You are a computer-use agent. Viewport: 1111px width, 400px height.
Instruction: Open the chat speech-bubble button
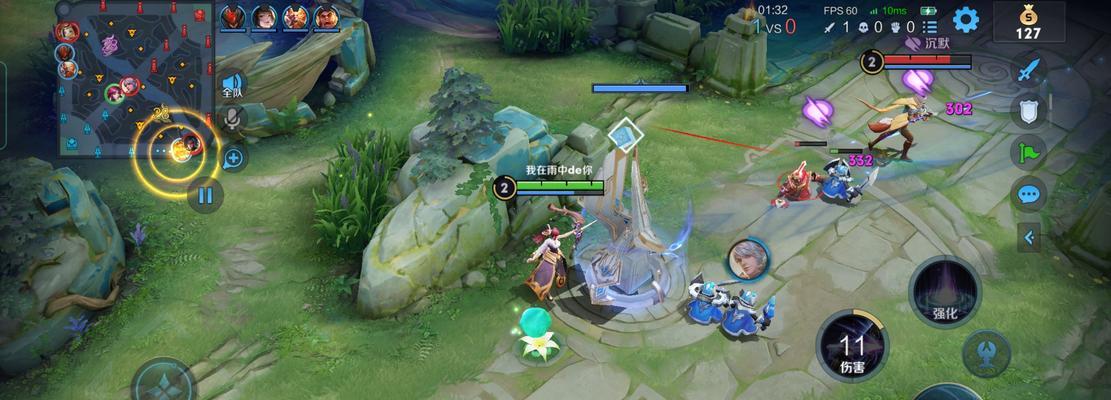click(1028, 194)
